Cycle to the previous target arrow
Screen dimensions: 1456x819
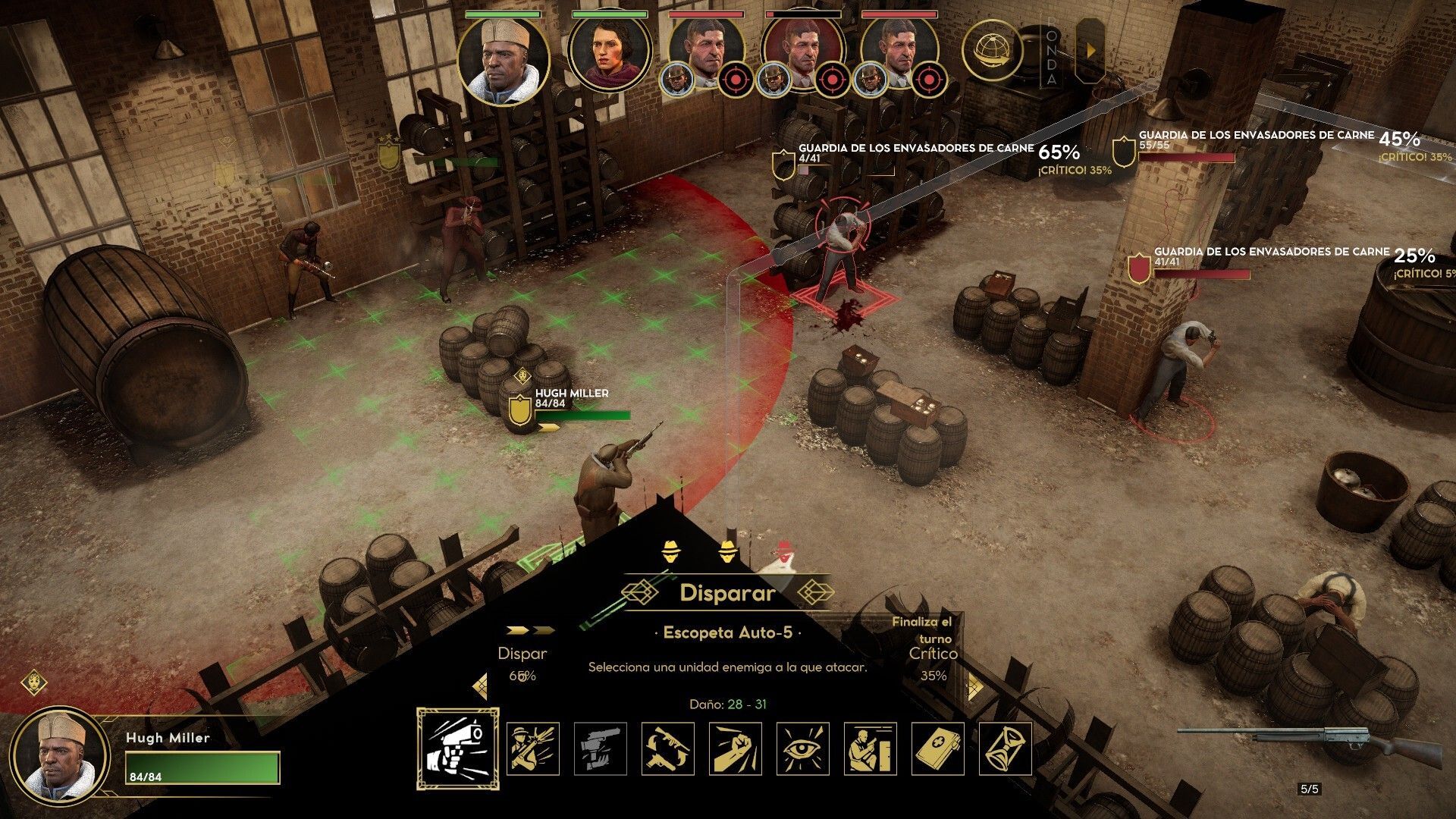coord(479,686)
